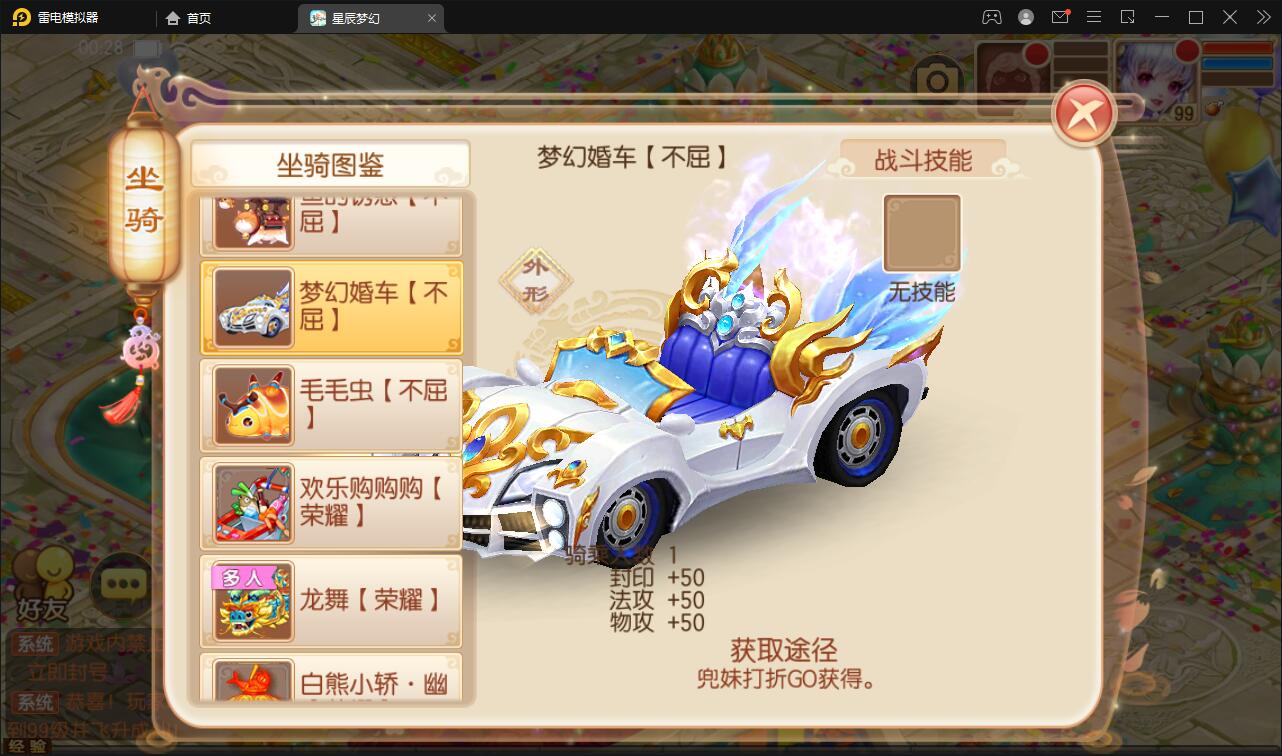Screen dimensions: 1282x756
Task: Click the 欢乐购购购【荣耀】mount entry
Action: [331, 504]
